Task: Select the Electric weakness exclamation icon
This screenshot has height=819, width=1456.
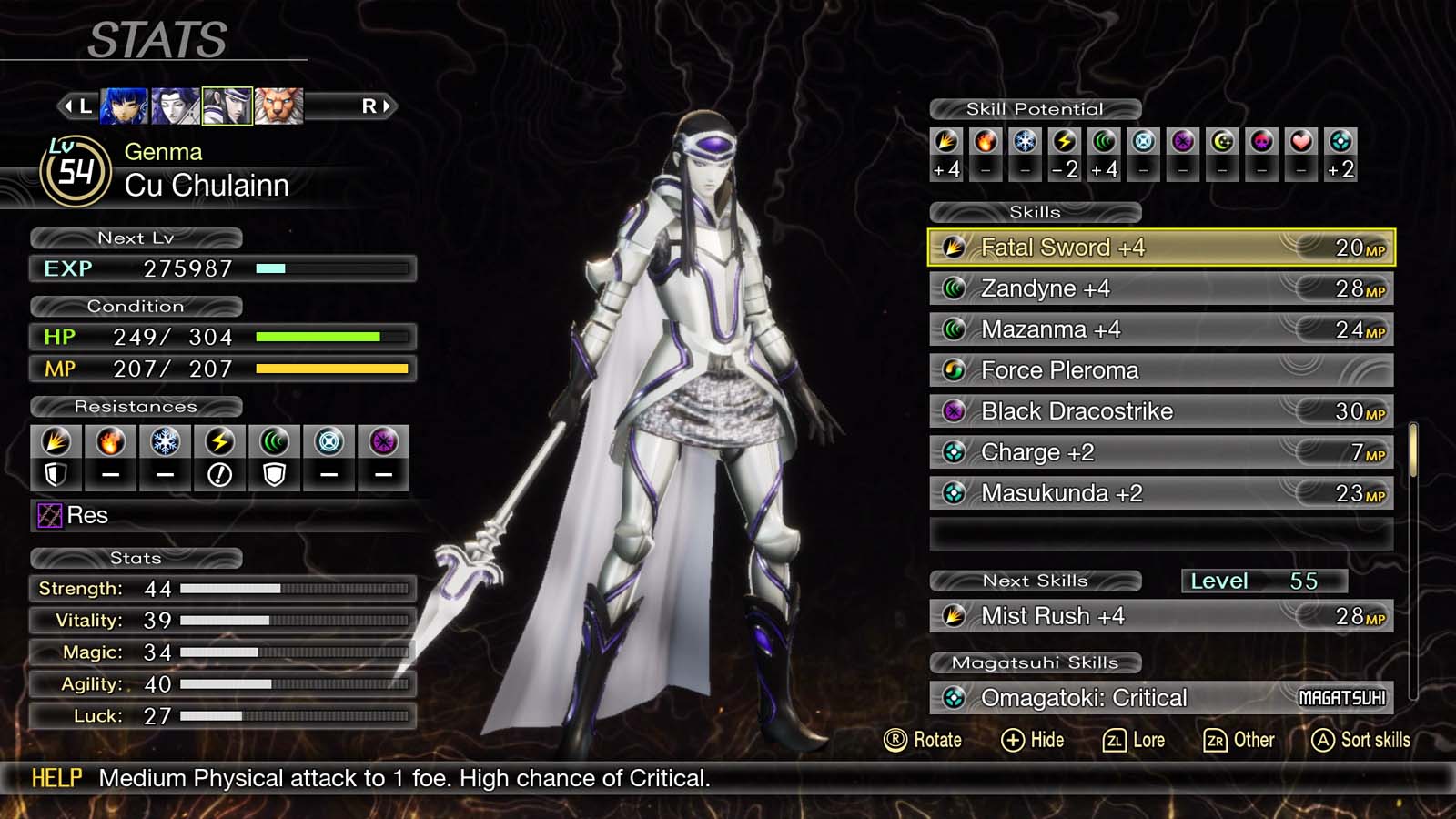Action: [x=219, y=473]
